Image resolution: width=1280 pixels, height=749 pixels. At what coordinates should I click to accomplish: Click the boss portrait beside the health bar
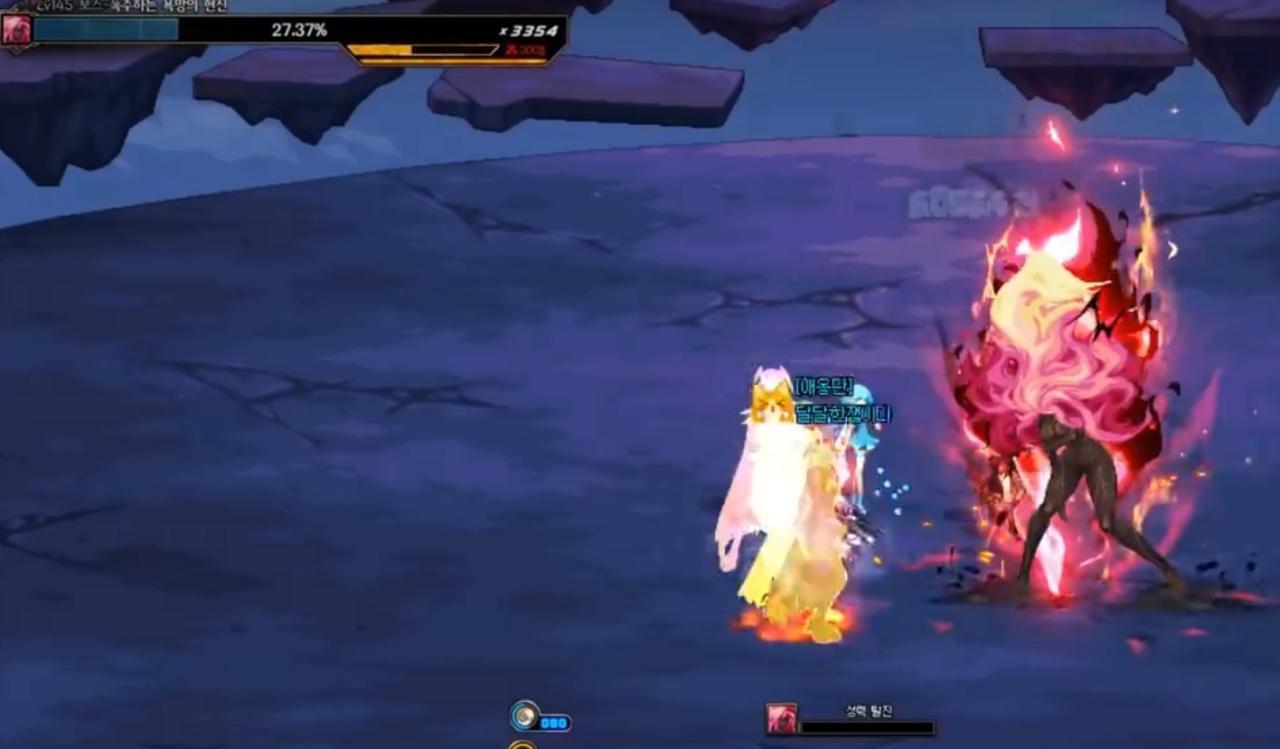[x=16, y=29]
